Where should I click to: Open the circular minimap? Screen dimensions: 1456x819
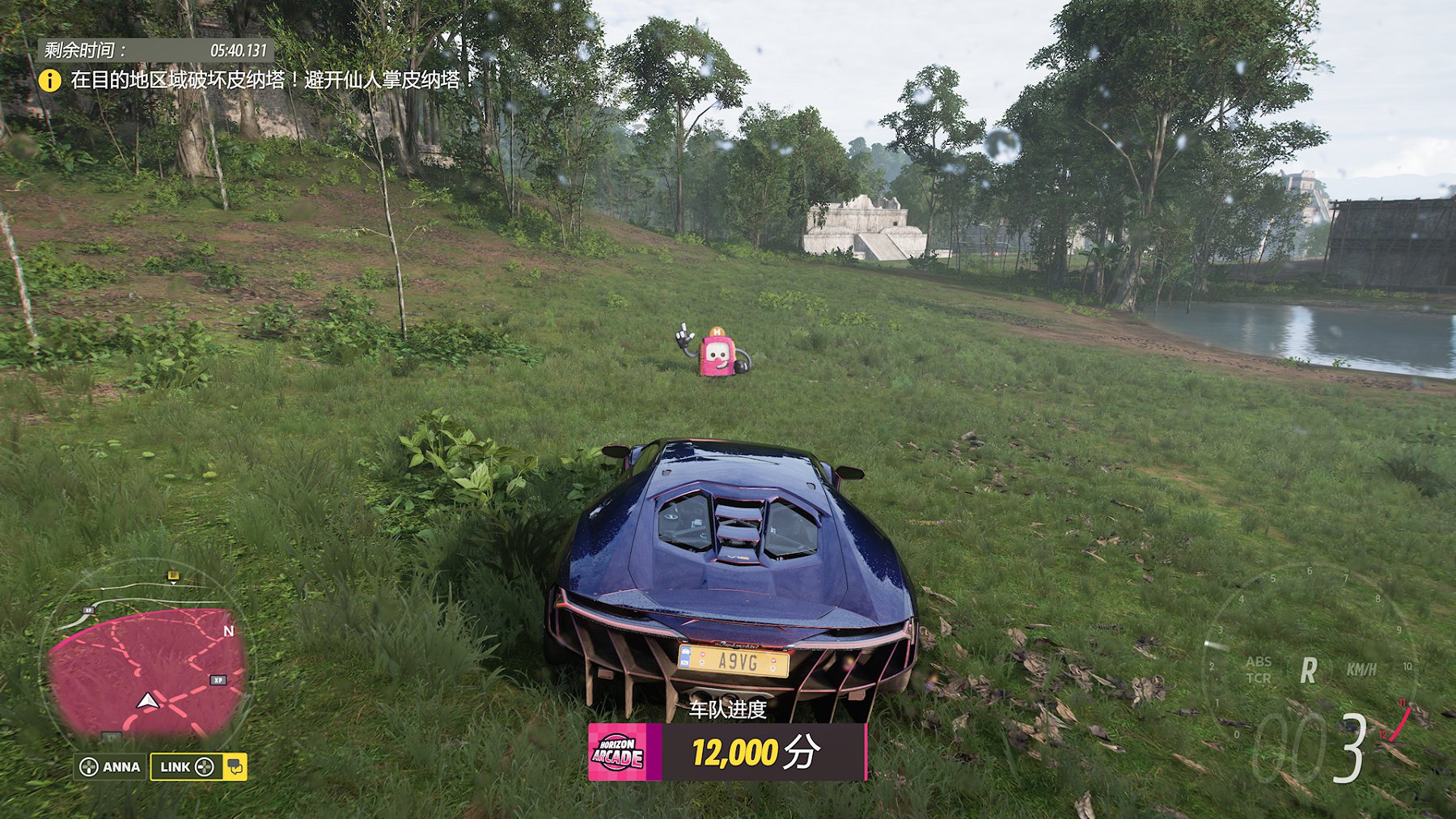coord(147,656)
